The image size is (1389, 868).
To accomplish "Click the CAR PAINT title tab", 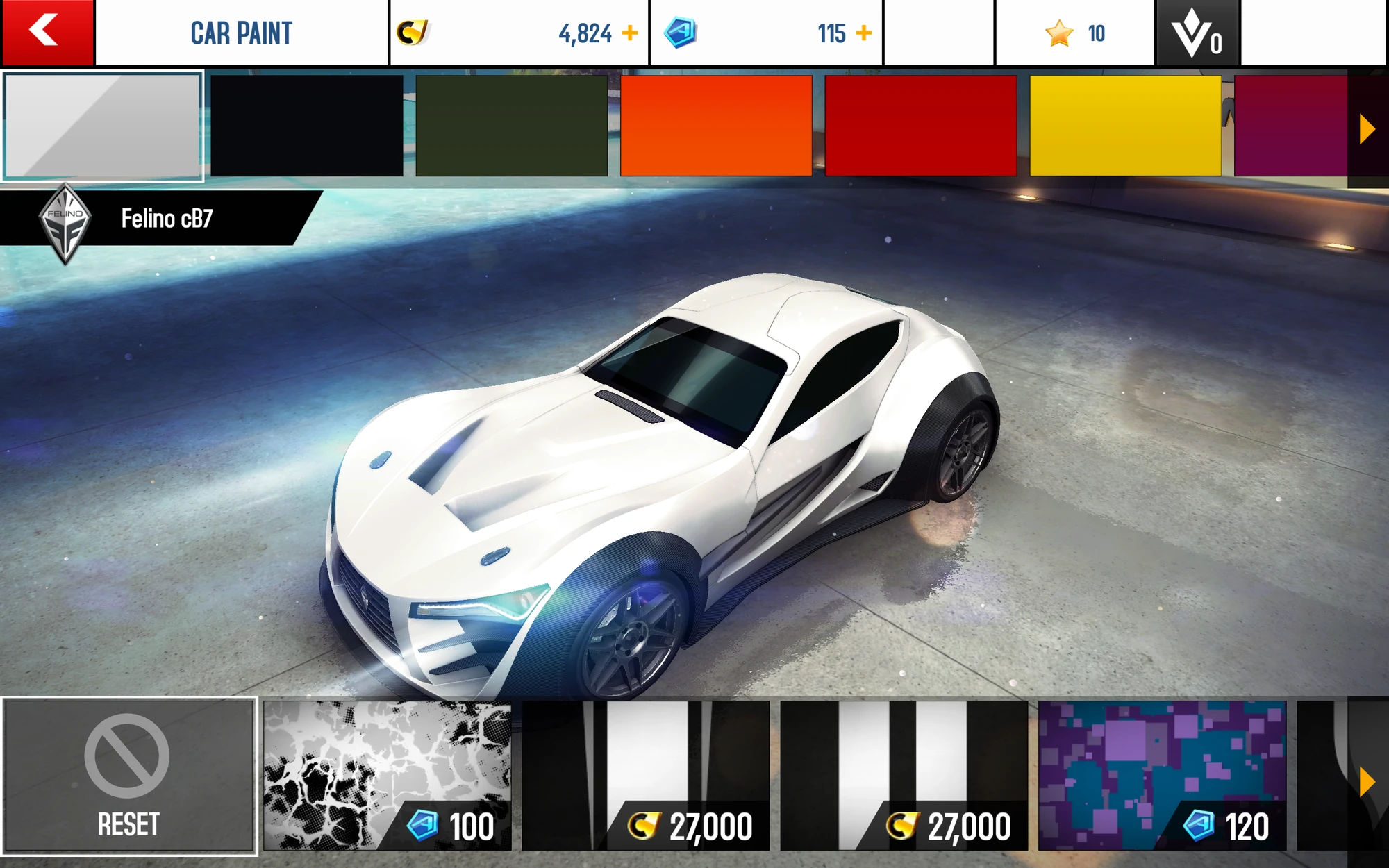I will [242, 31].
